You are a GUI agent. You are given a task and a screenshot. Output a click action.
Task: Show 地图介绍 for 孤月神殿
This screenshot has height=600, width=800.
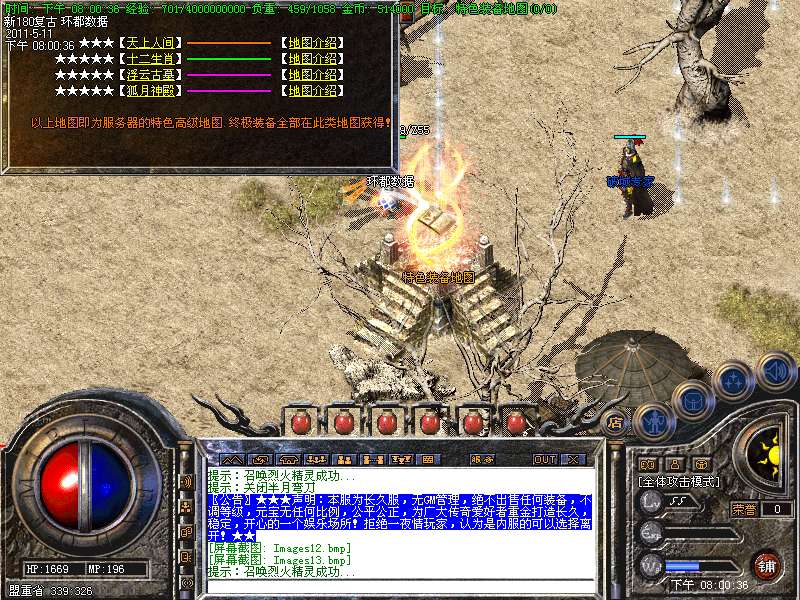click(x=312, y=91)
